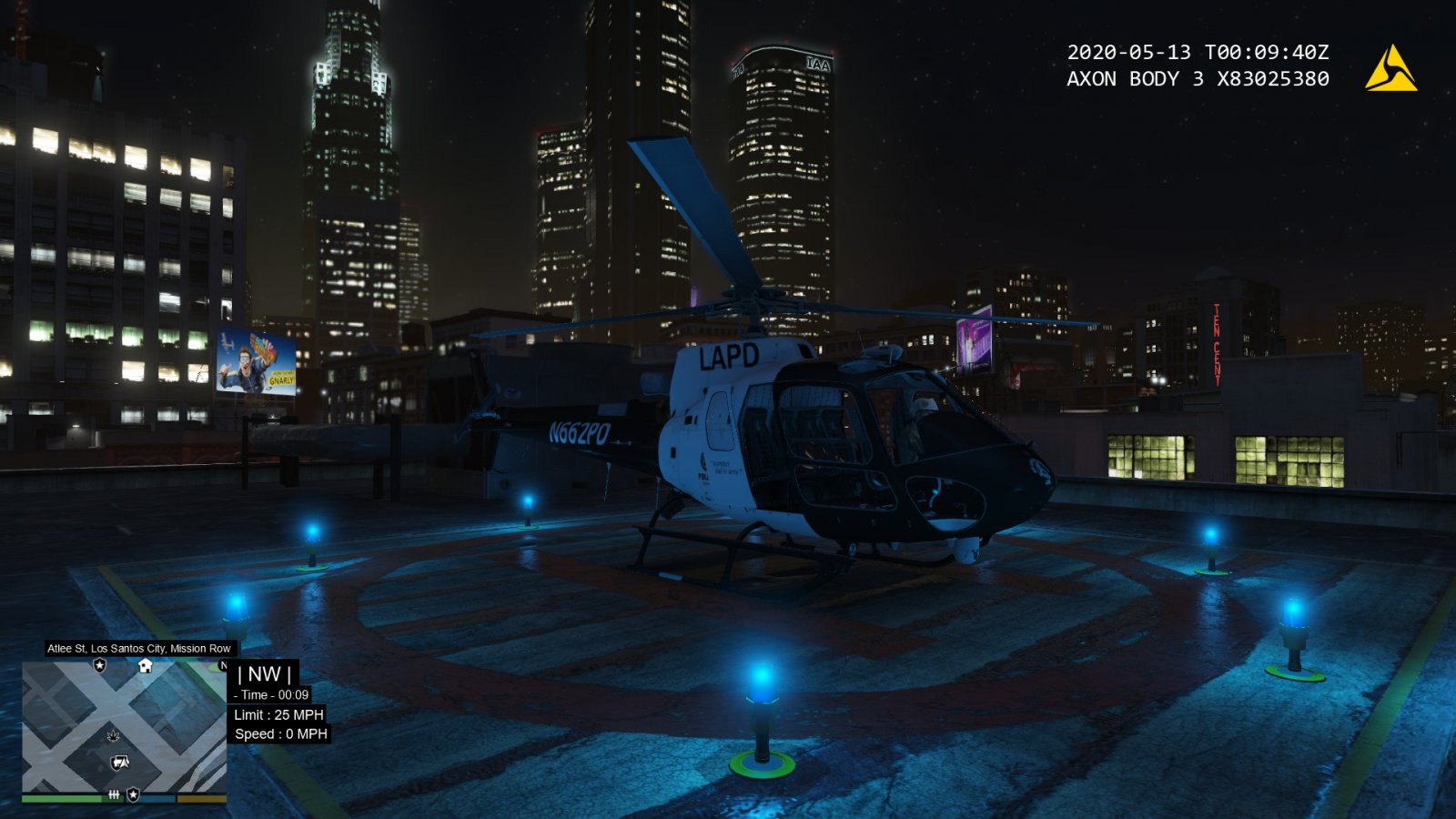
Task: Select the weed leaf icon on the minimap
Action: coord(113,736)
